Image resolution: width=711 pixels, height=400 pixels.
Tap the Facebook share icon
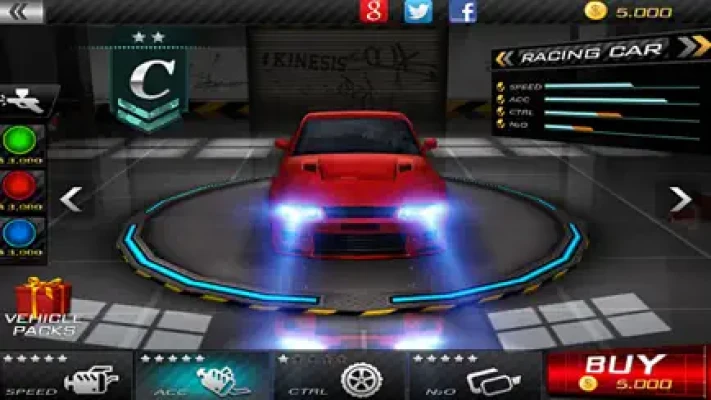coord(463,11)
